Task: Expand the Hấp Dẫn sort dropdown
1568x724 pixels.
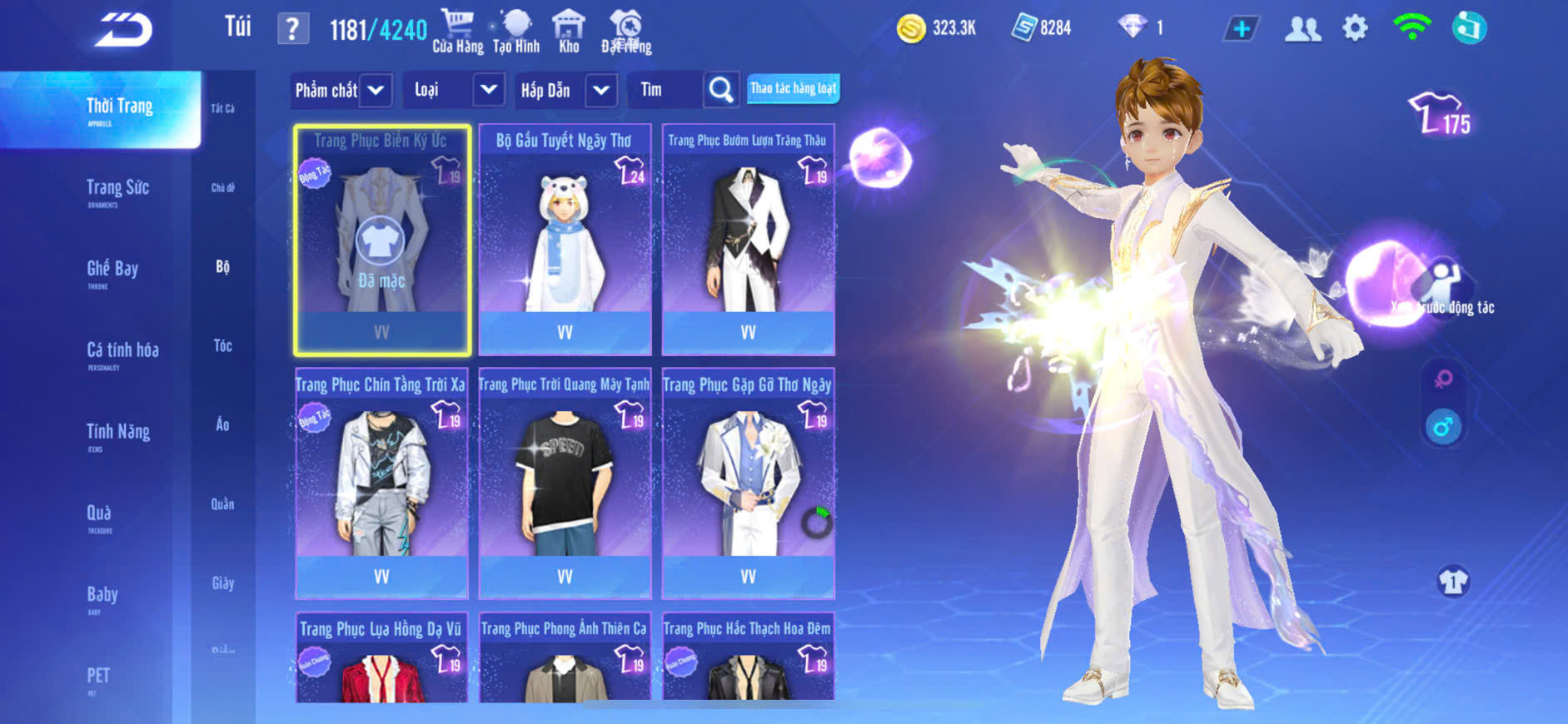Action: pos(601,90)
